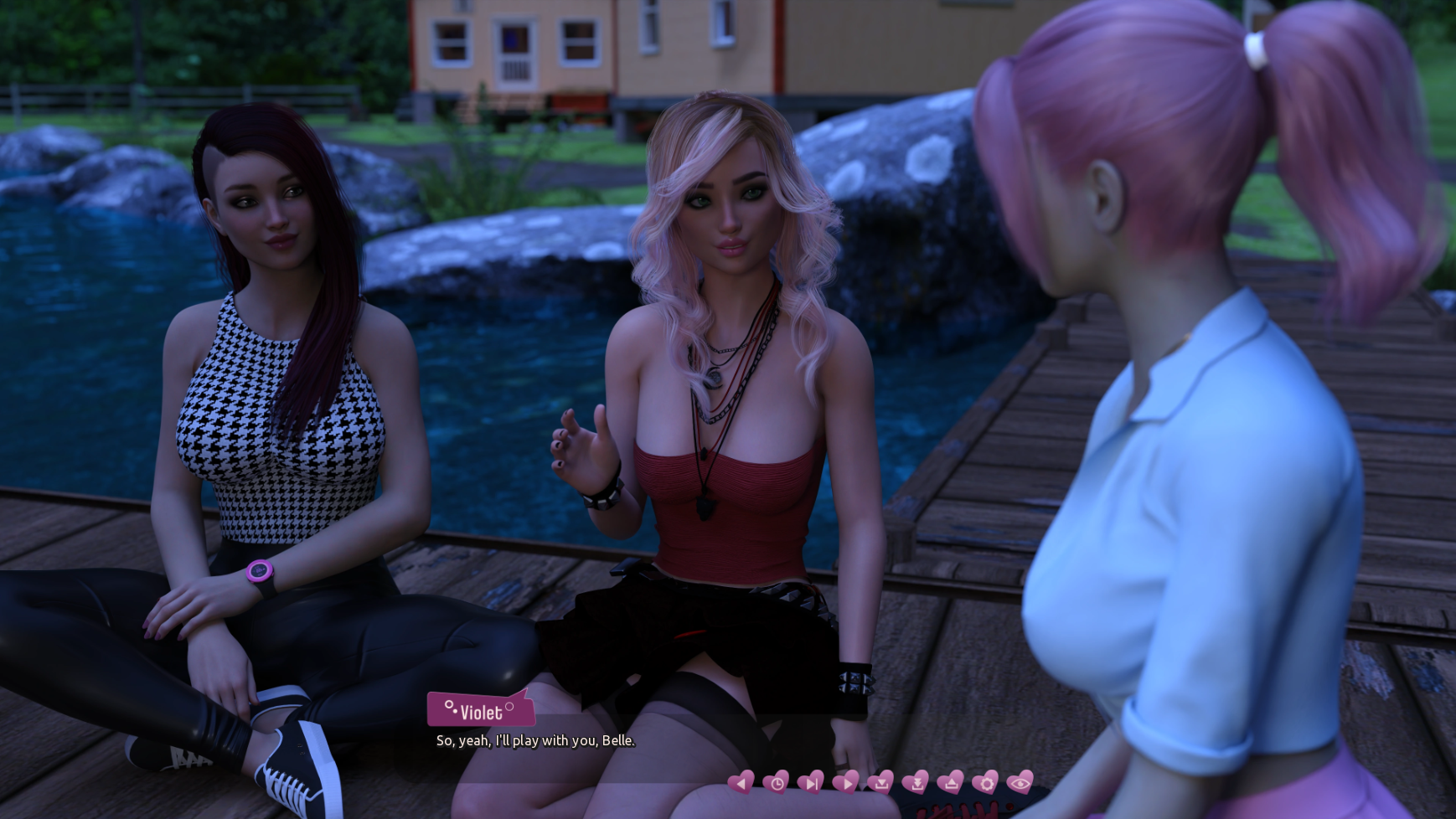This screenshot has height=819, width=1456.
Task: Hide the interface with the eye heart
Action: point(1020,783)
